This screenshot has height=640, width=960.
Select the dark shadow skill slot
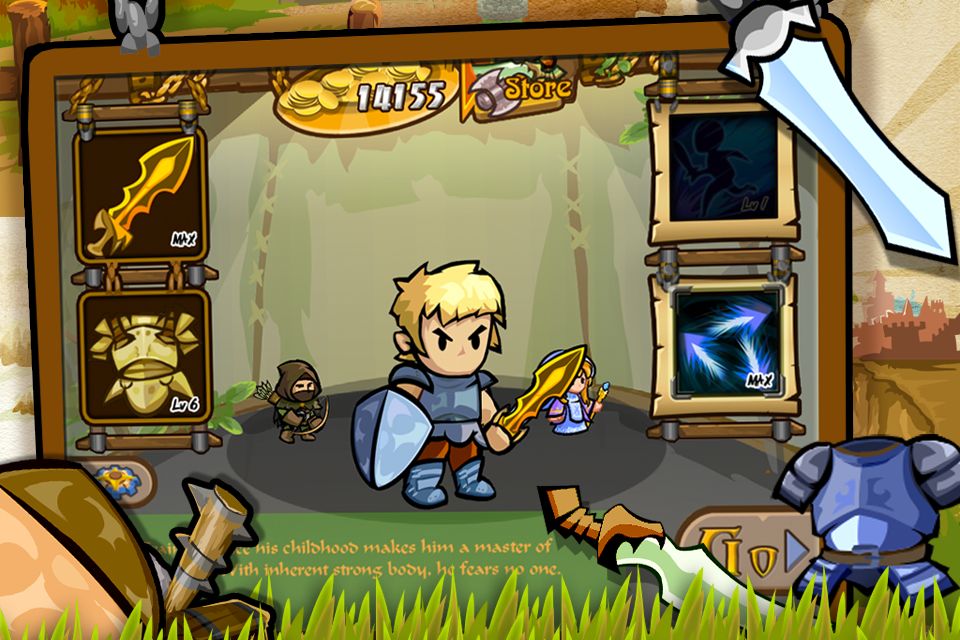point(723,167)
